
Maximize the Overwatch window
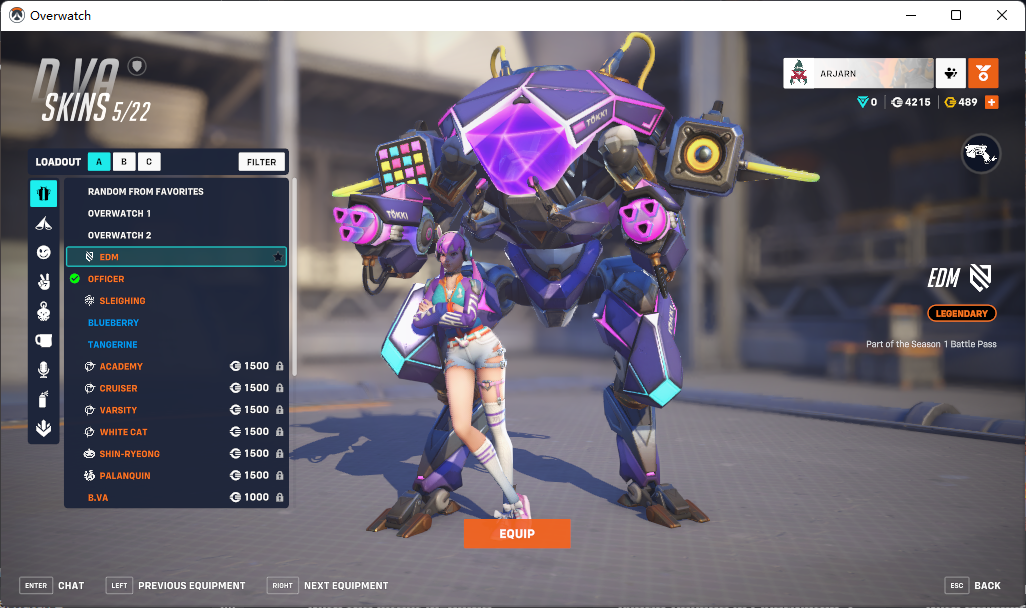point(956,15)
